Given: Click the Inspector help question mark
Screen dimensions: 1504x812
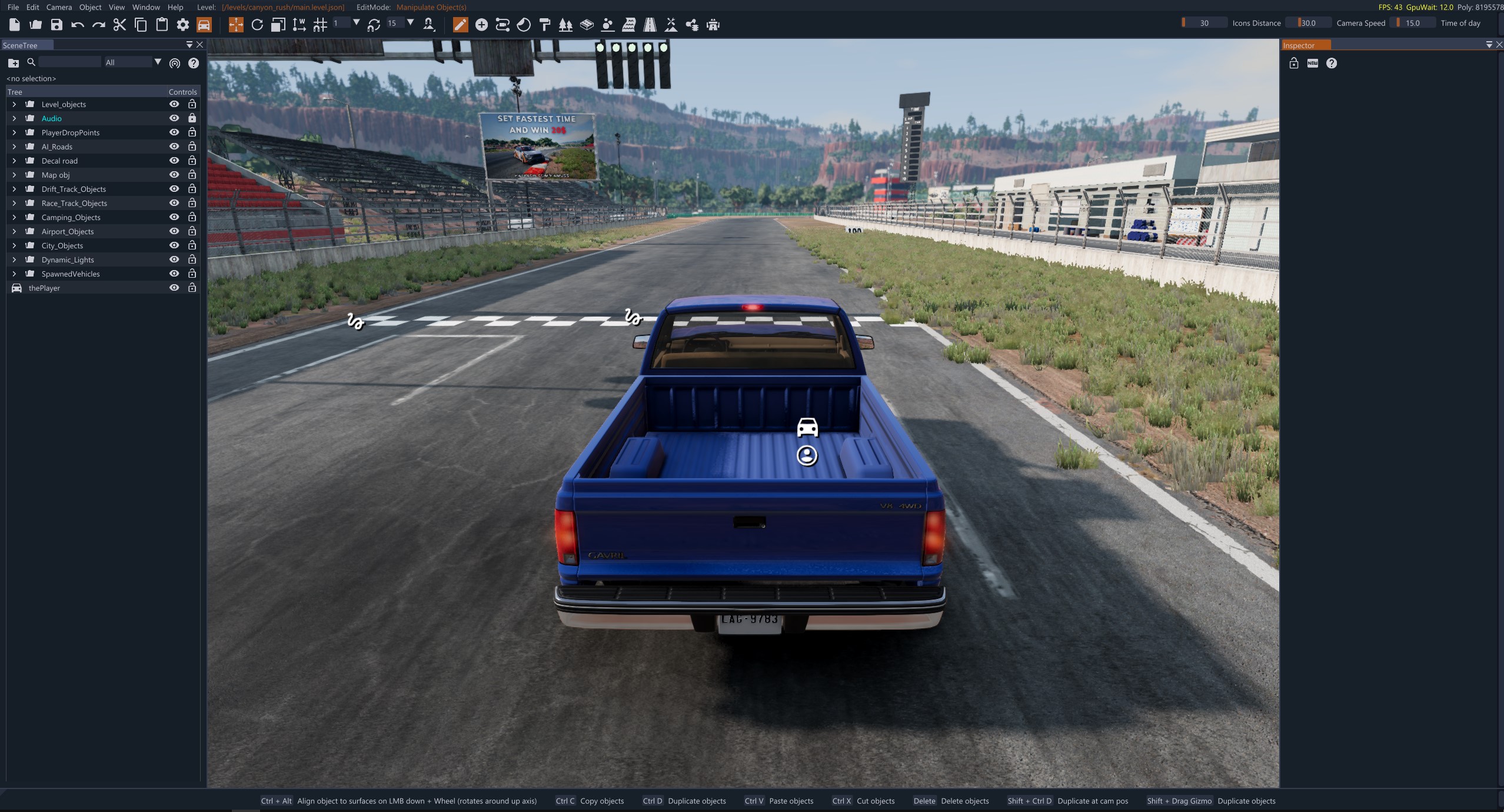Looking at the screenshot, I should tap(1332, 63).
